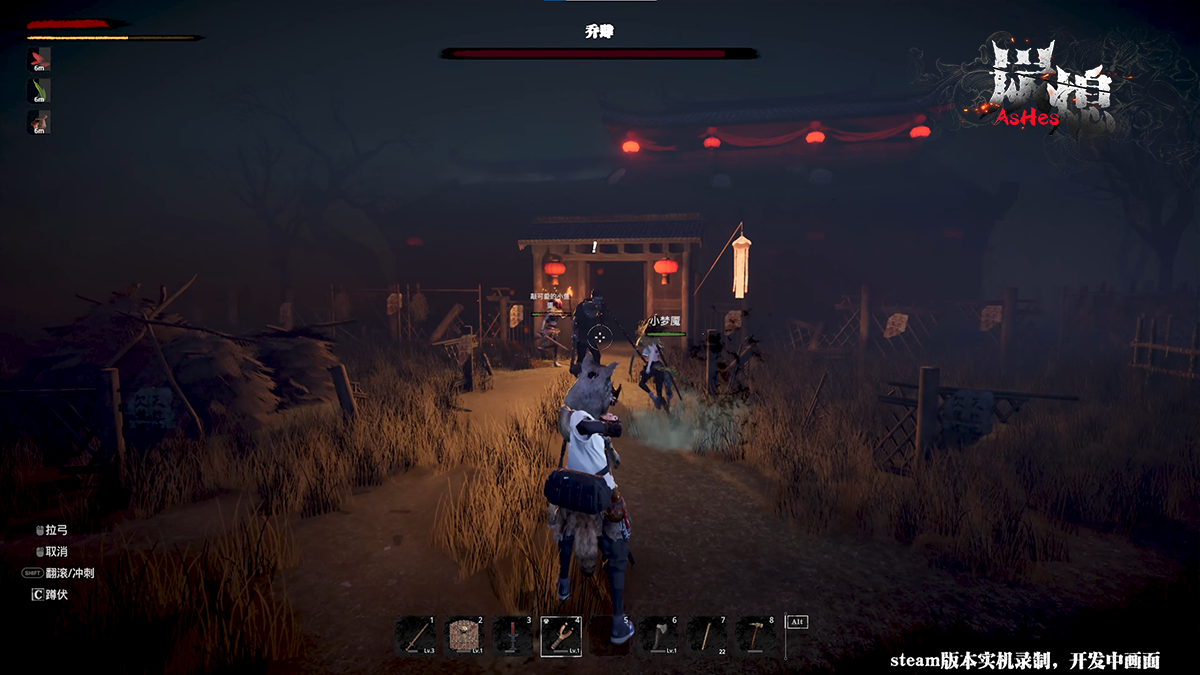Equip the axe from slot 6
Image resolution: width=1200 pixels, height=675 pixels.
tap(657, 636)
